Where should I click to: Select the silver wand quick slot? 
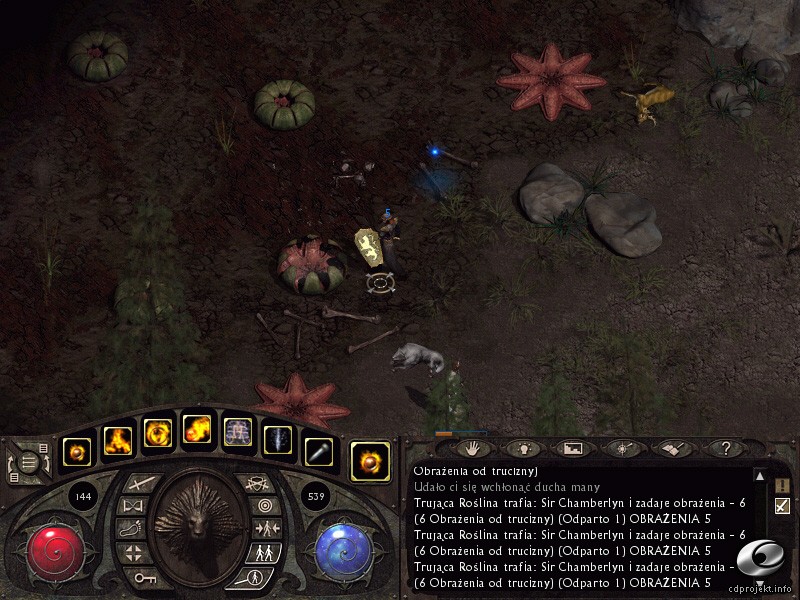318,451
